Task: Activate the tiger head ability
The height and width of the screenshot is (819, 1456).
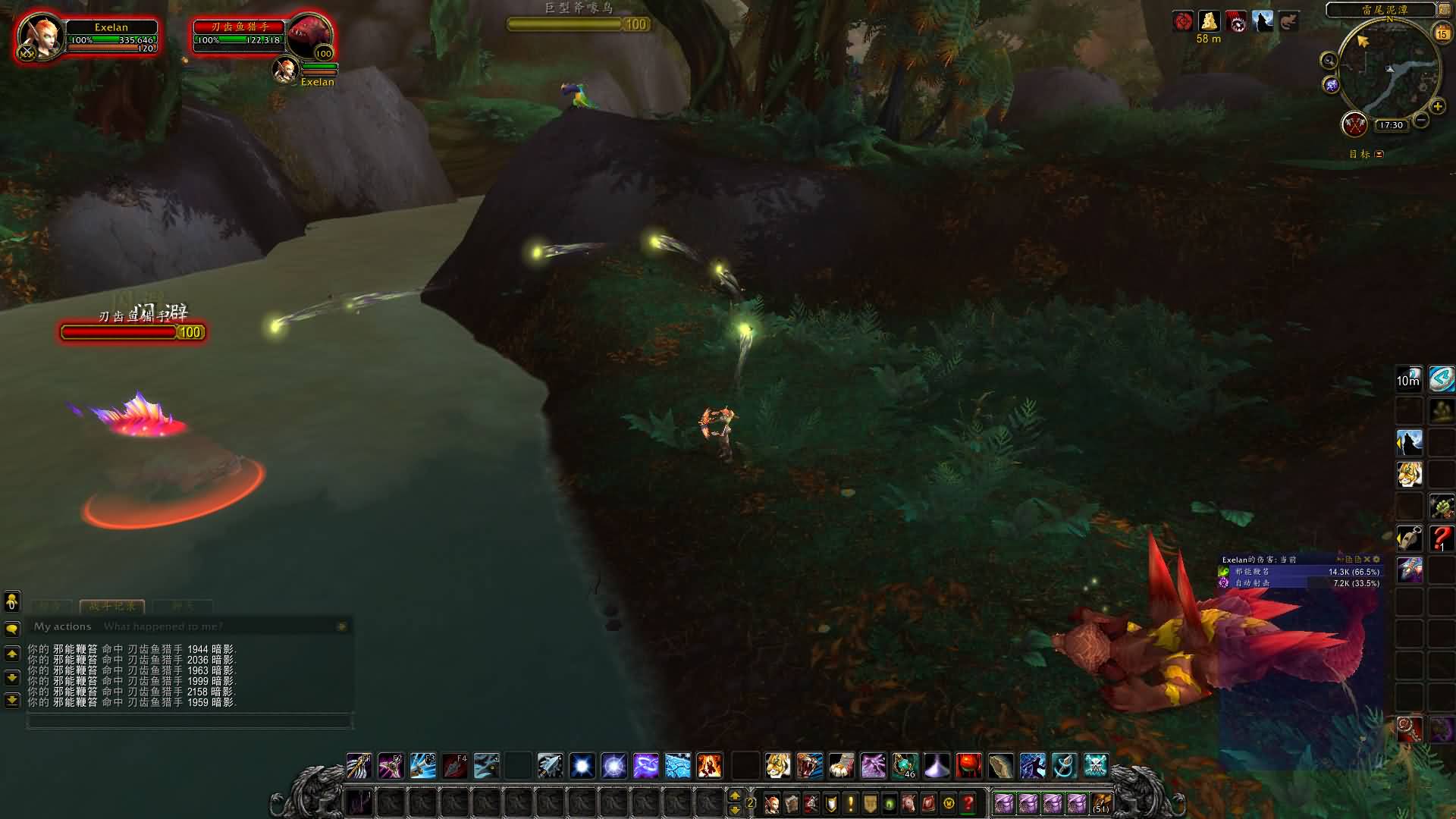Action: click(777, 766)
